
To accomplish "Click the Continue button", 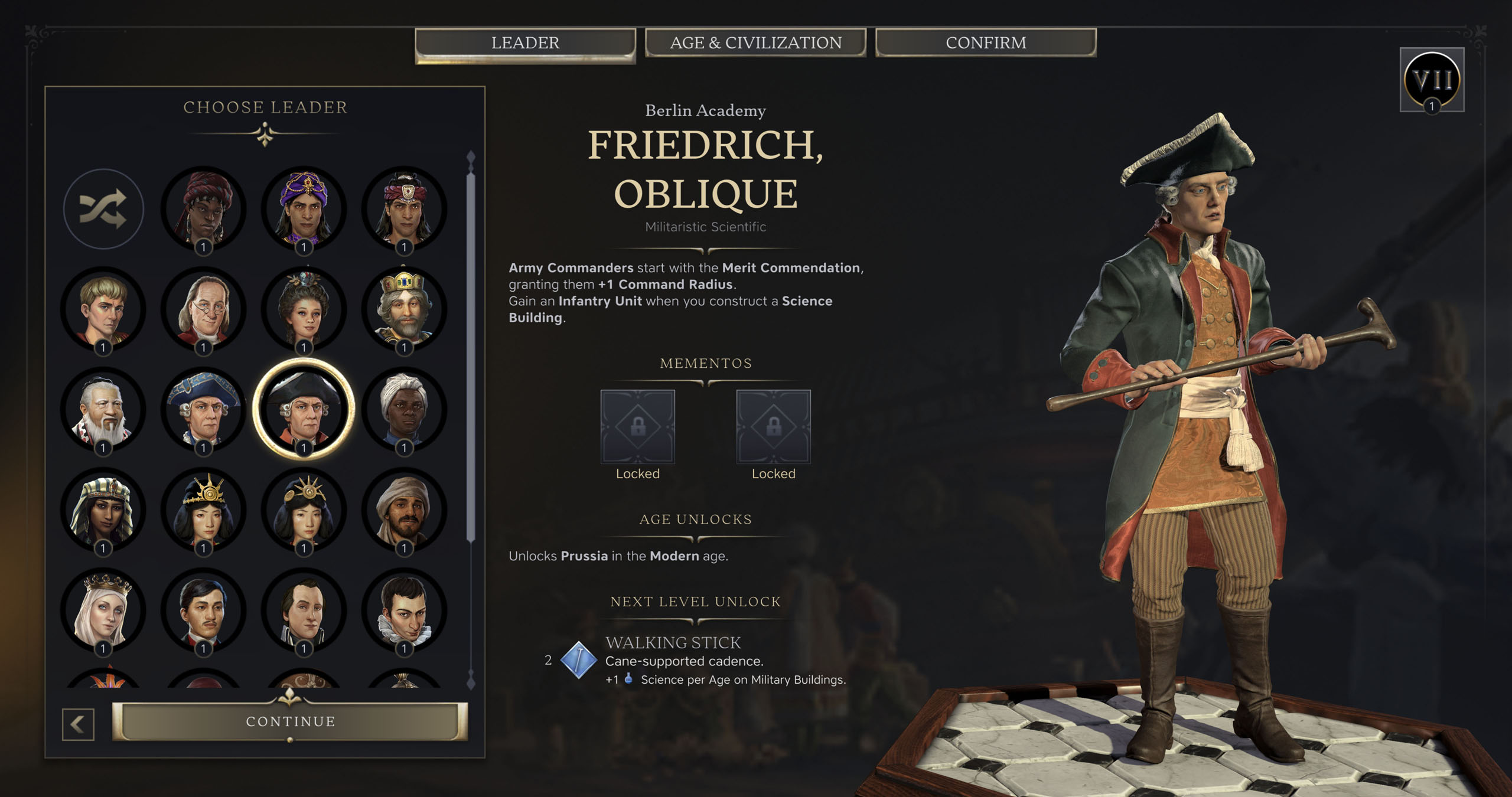I will click(x=290, y=721).
